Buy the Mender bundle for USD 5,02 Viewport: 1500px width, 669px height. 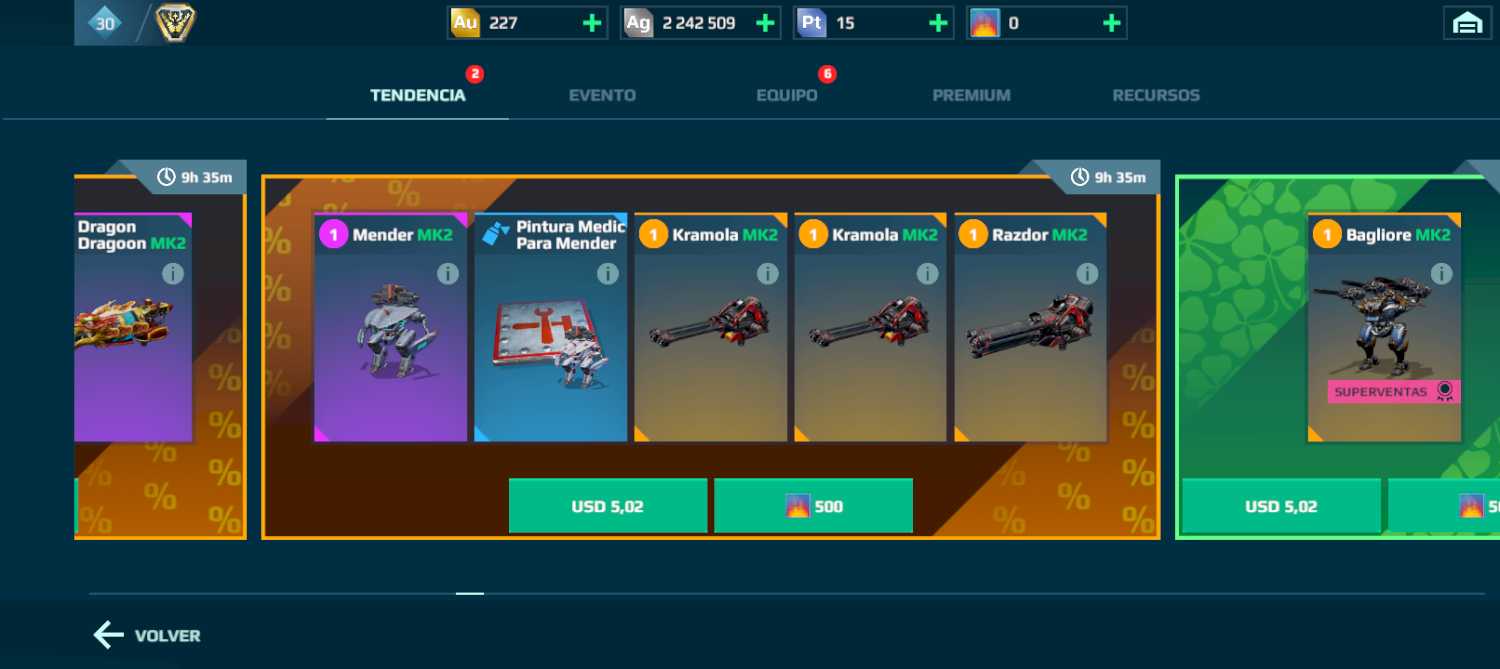point(608,506)
